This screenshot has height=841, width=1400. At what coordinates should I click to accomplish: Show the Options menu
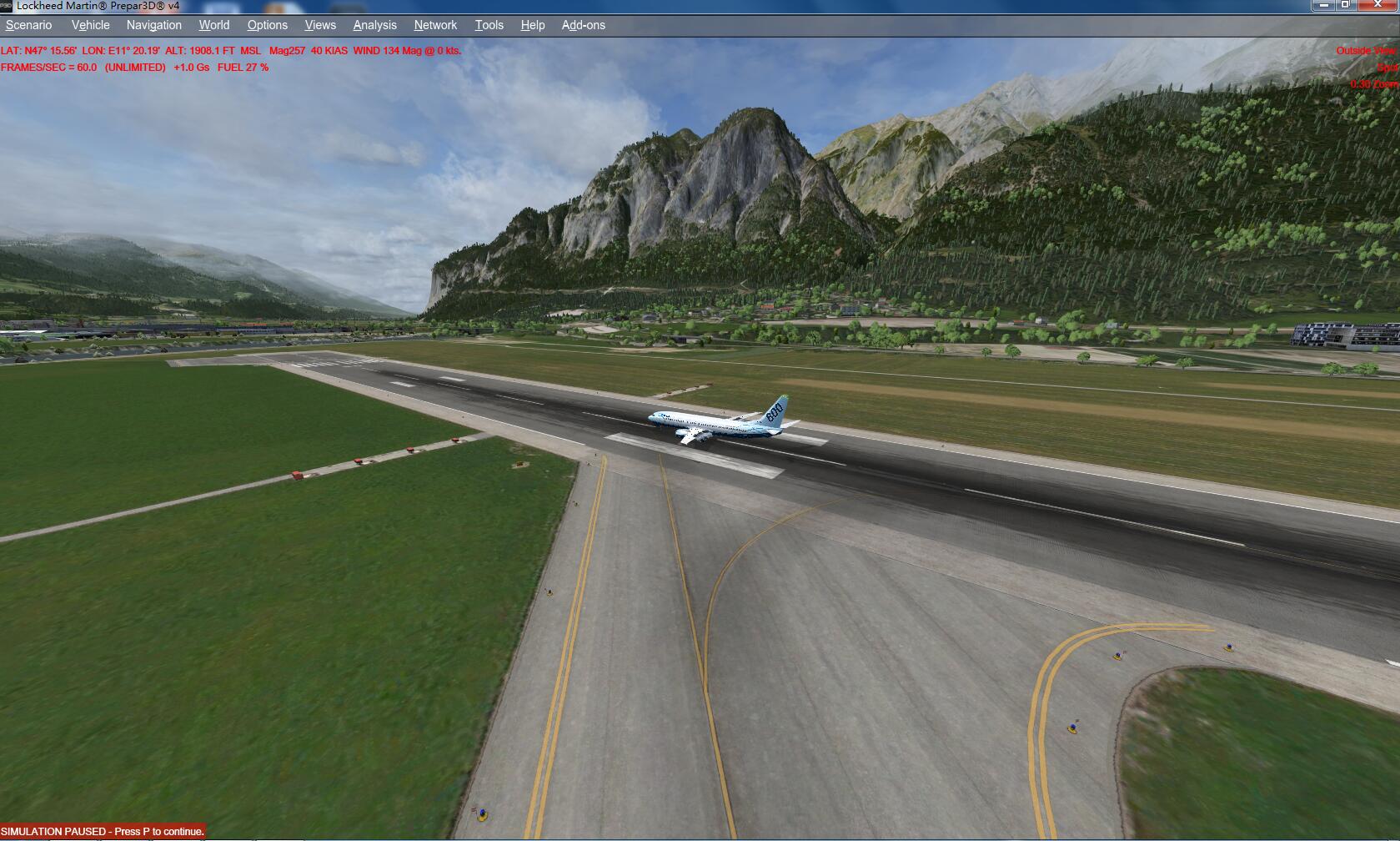pyautogui.click(x=268, y=25)
